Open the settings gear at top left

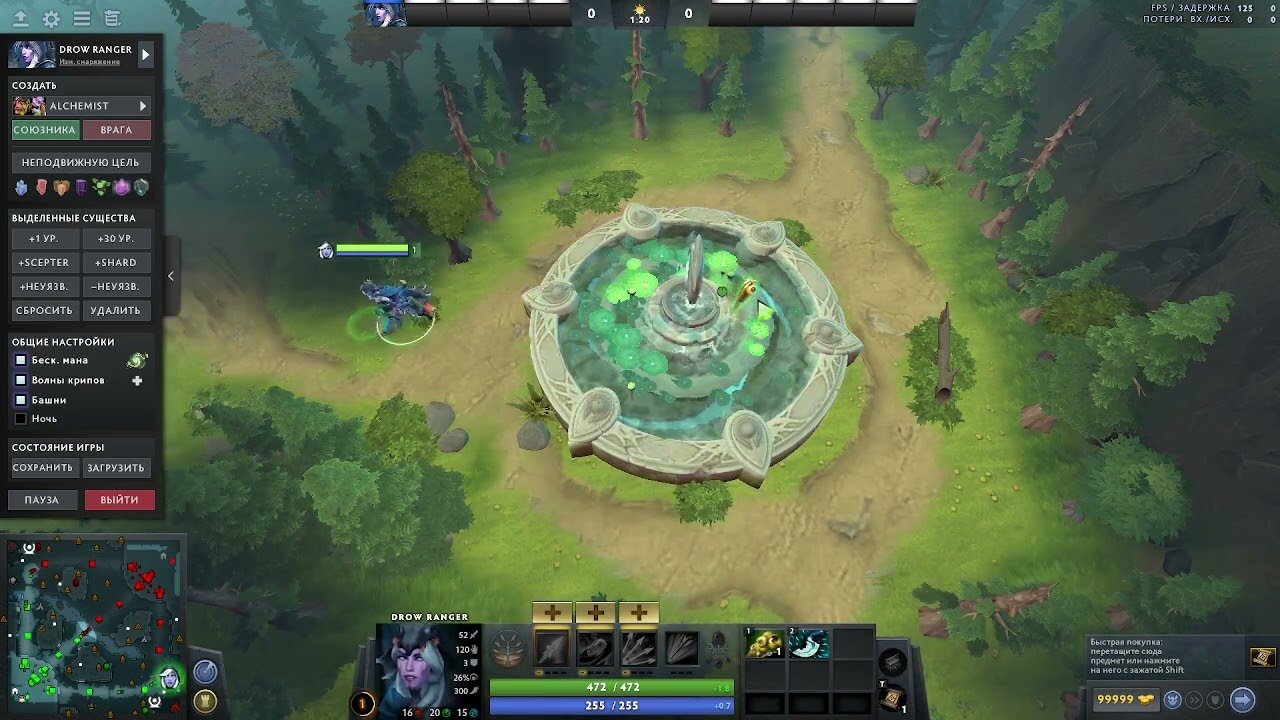click(x=51, y=19)
